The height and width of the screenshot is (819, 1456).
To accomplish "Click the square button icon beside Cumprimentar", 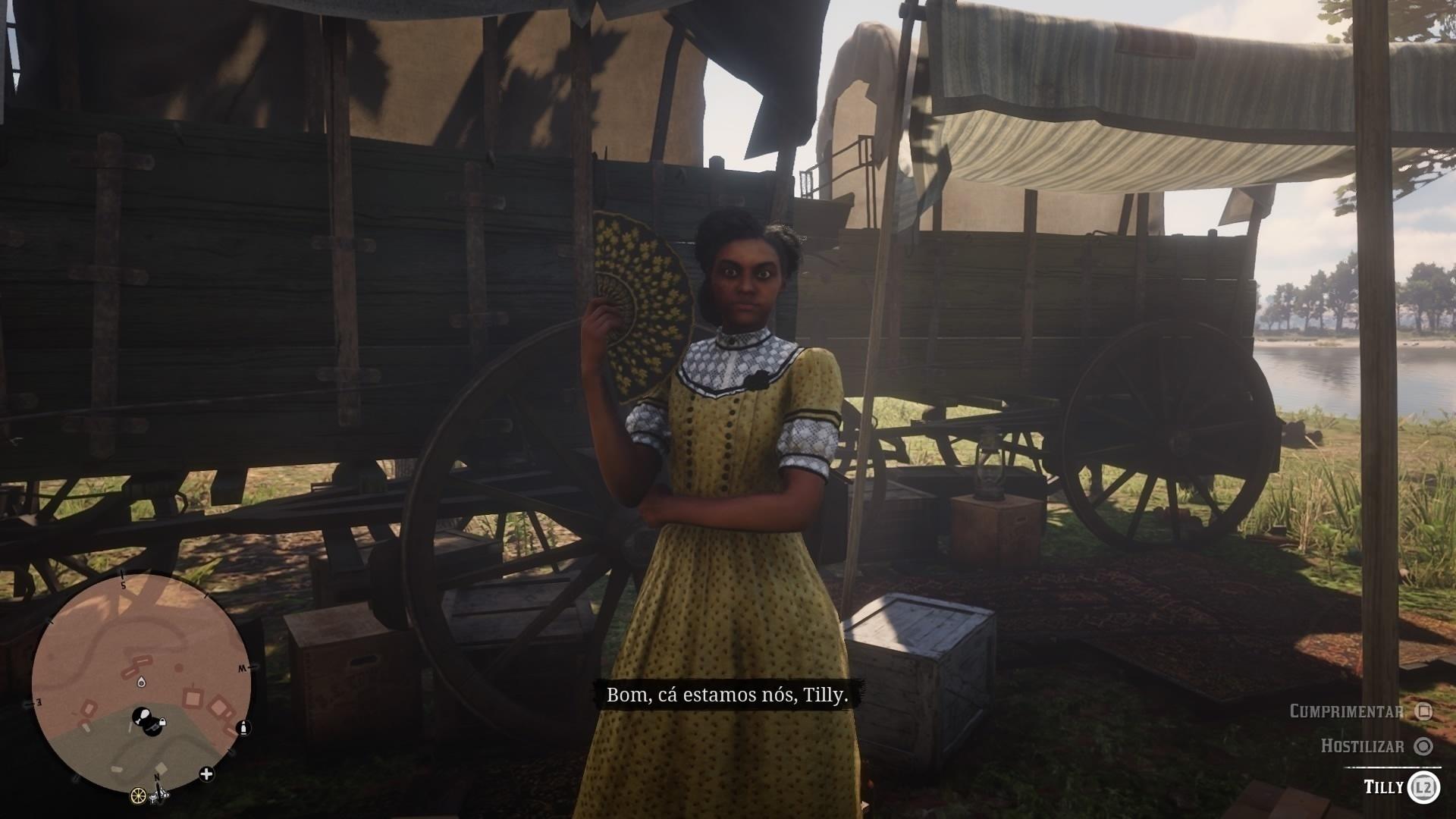I will click(1425, 713).
